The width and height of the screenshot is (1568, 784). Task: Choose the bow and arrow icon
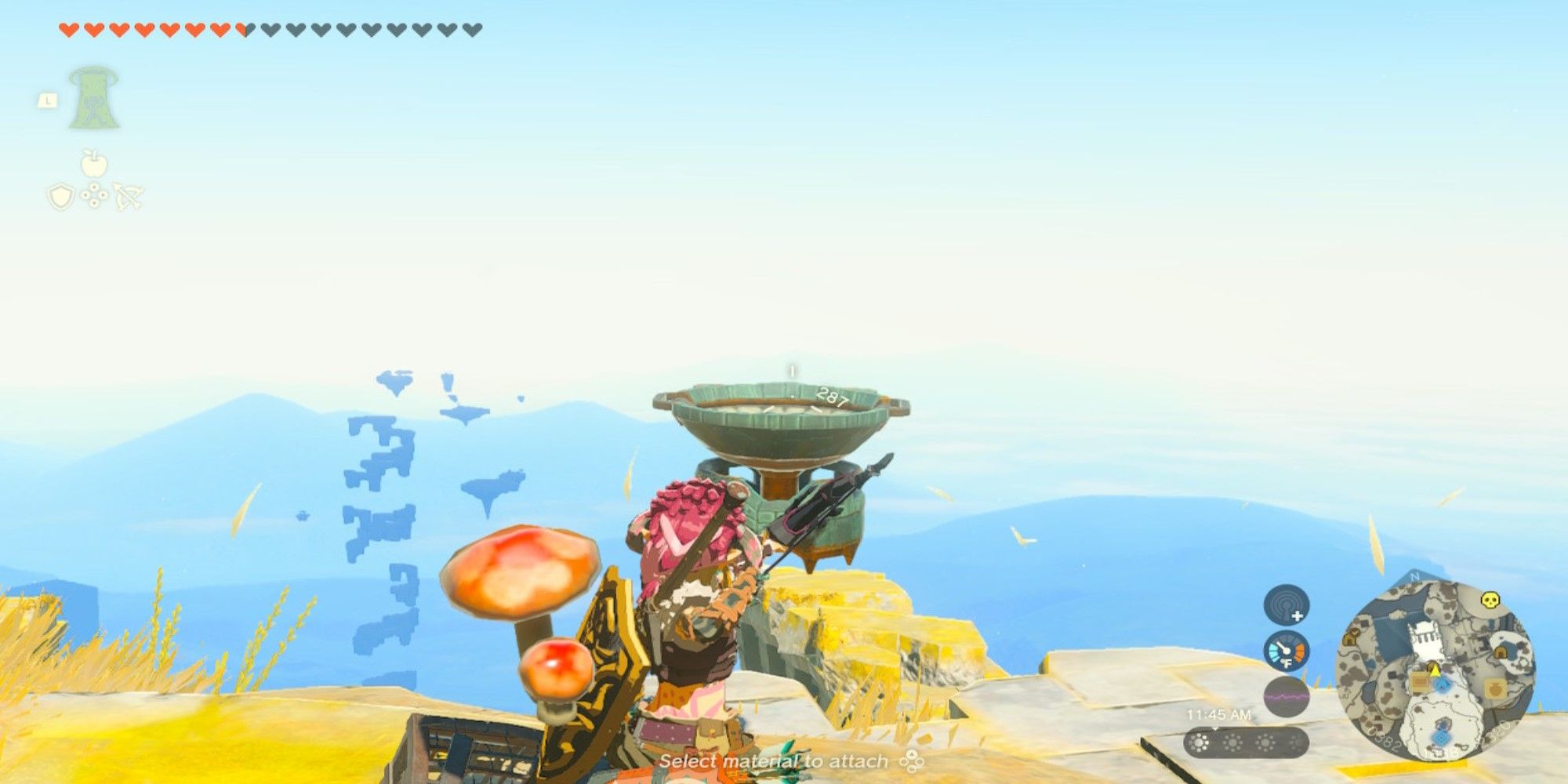(x=128, y=196)
